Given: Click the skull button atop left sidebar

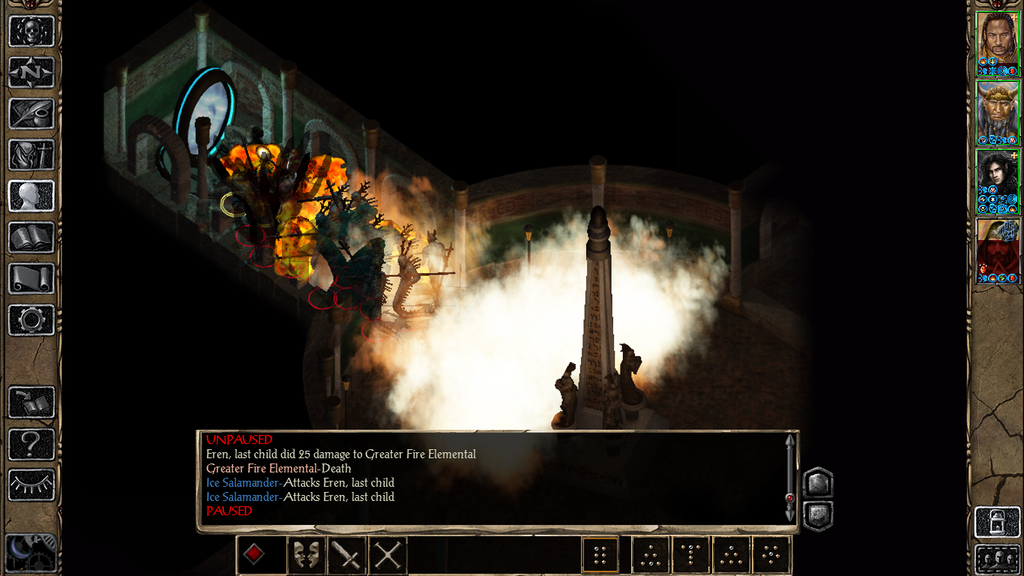Looking at the screenshot, I should tap(31, 31).
